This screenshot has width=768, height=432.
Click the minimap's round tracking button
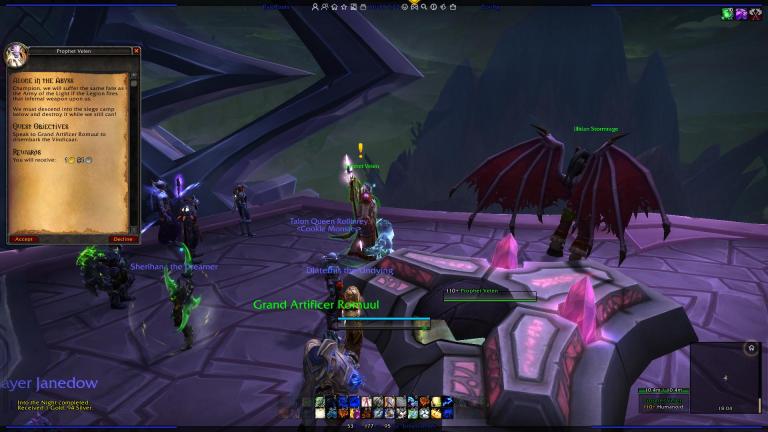click(751, 348)
